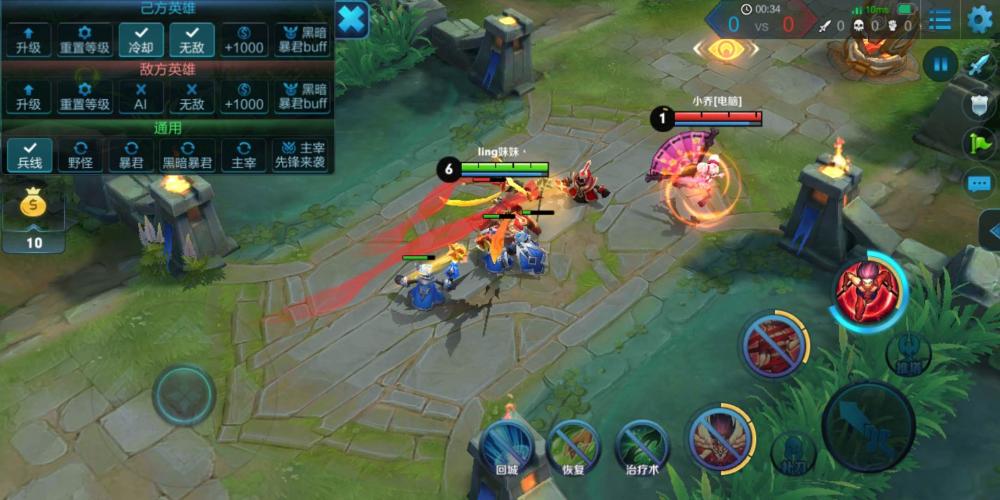Spawn the 主宰先锋来袭 event

tap(301, 155)
